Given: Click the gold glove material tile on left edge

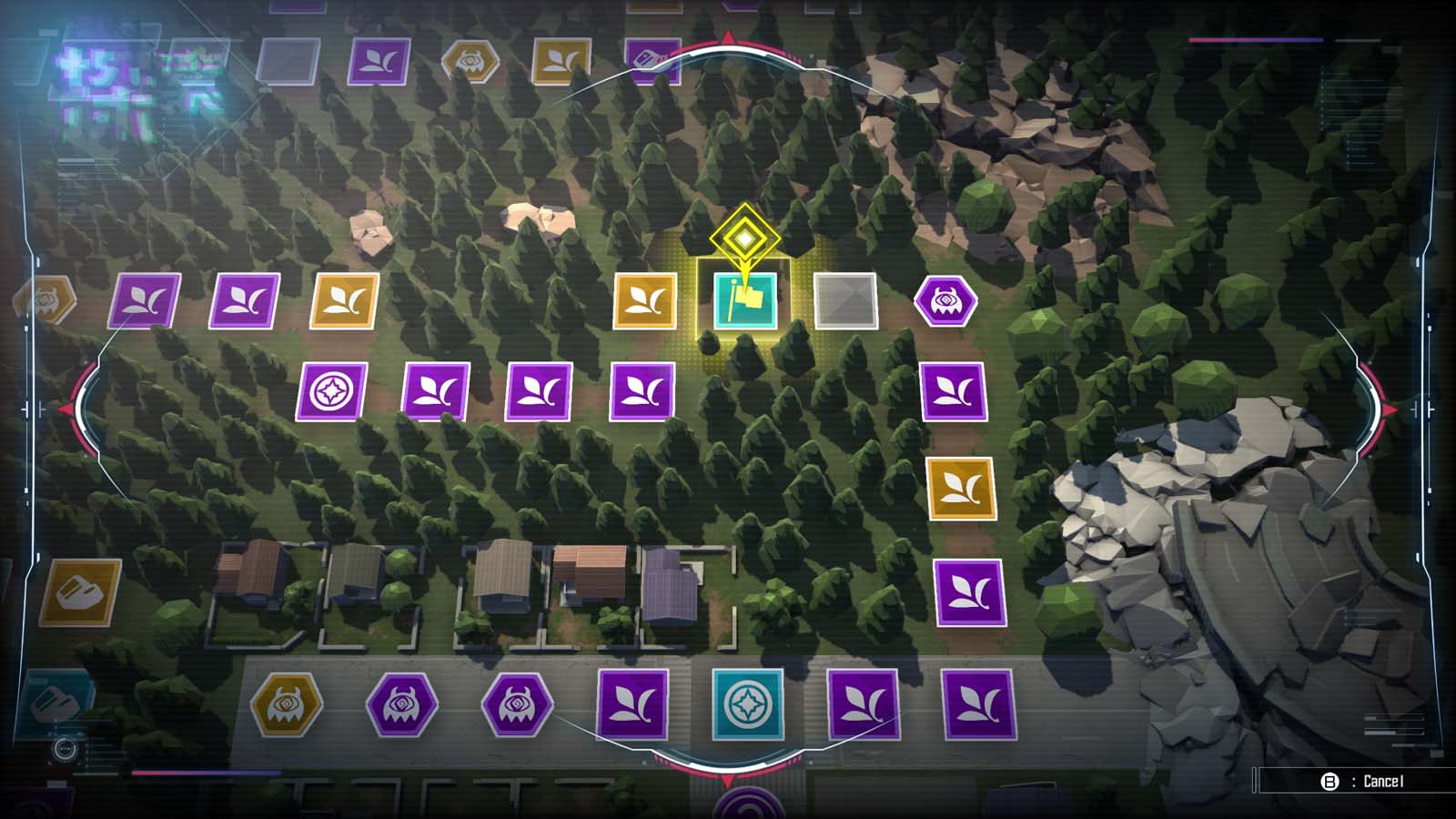Looking at the screenshot, I should click(x=78, y=593).
